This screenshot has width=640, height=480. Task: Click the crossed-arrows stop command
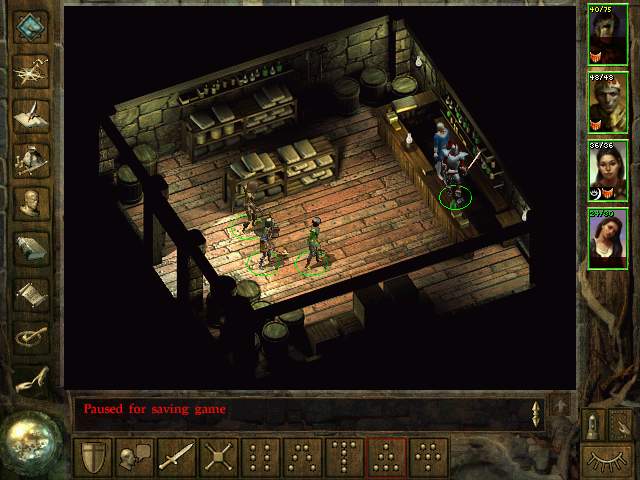coord(218,456)
